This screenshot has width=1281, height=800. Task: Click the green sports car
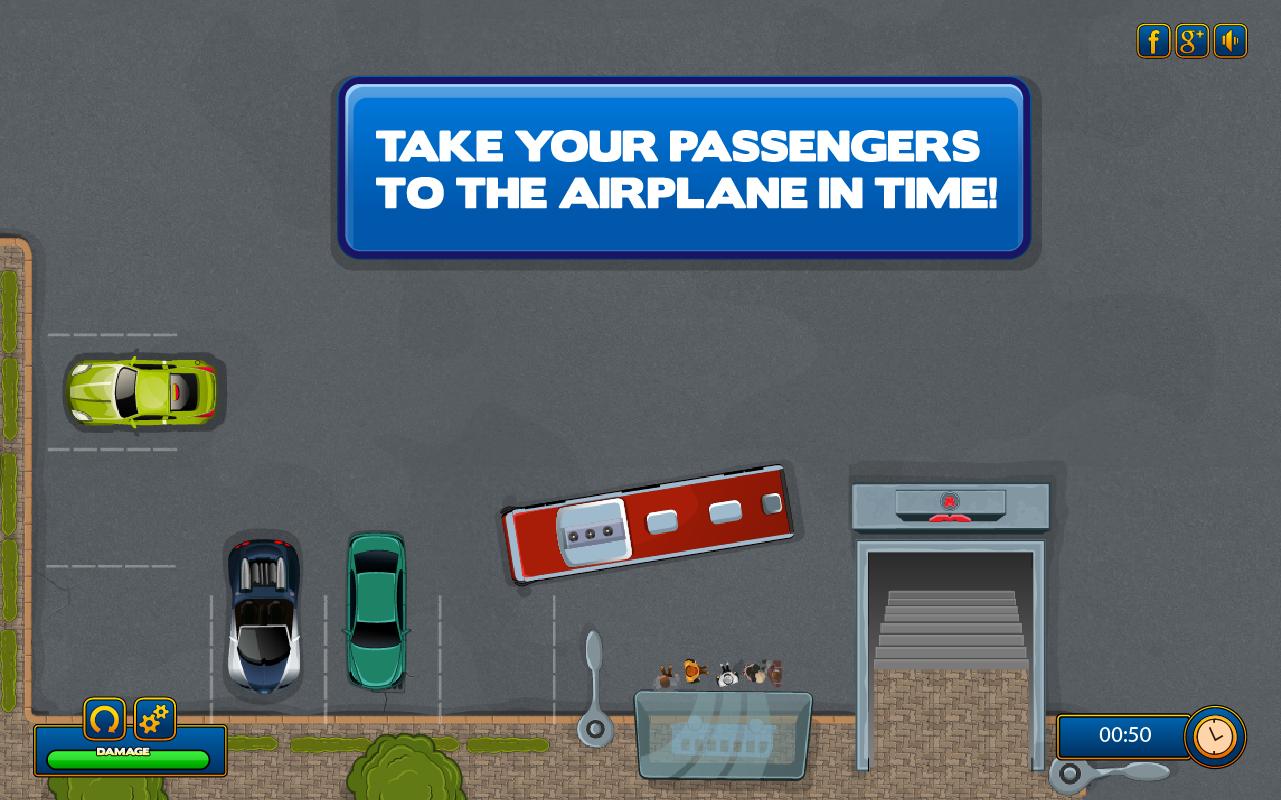coord(143,392)
